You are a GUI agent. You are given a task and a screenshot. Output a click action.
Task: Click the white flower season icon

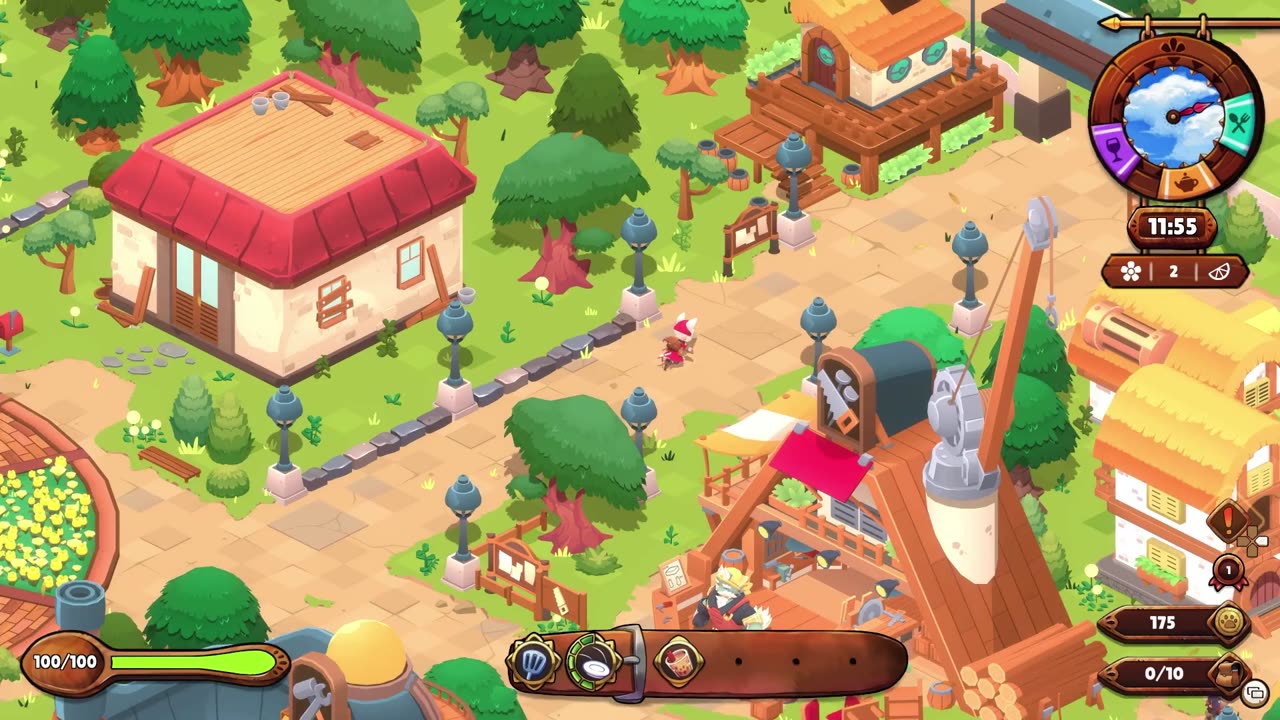[x=1131, y=272]
